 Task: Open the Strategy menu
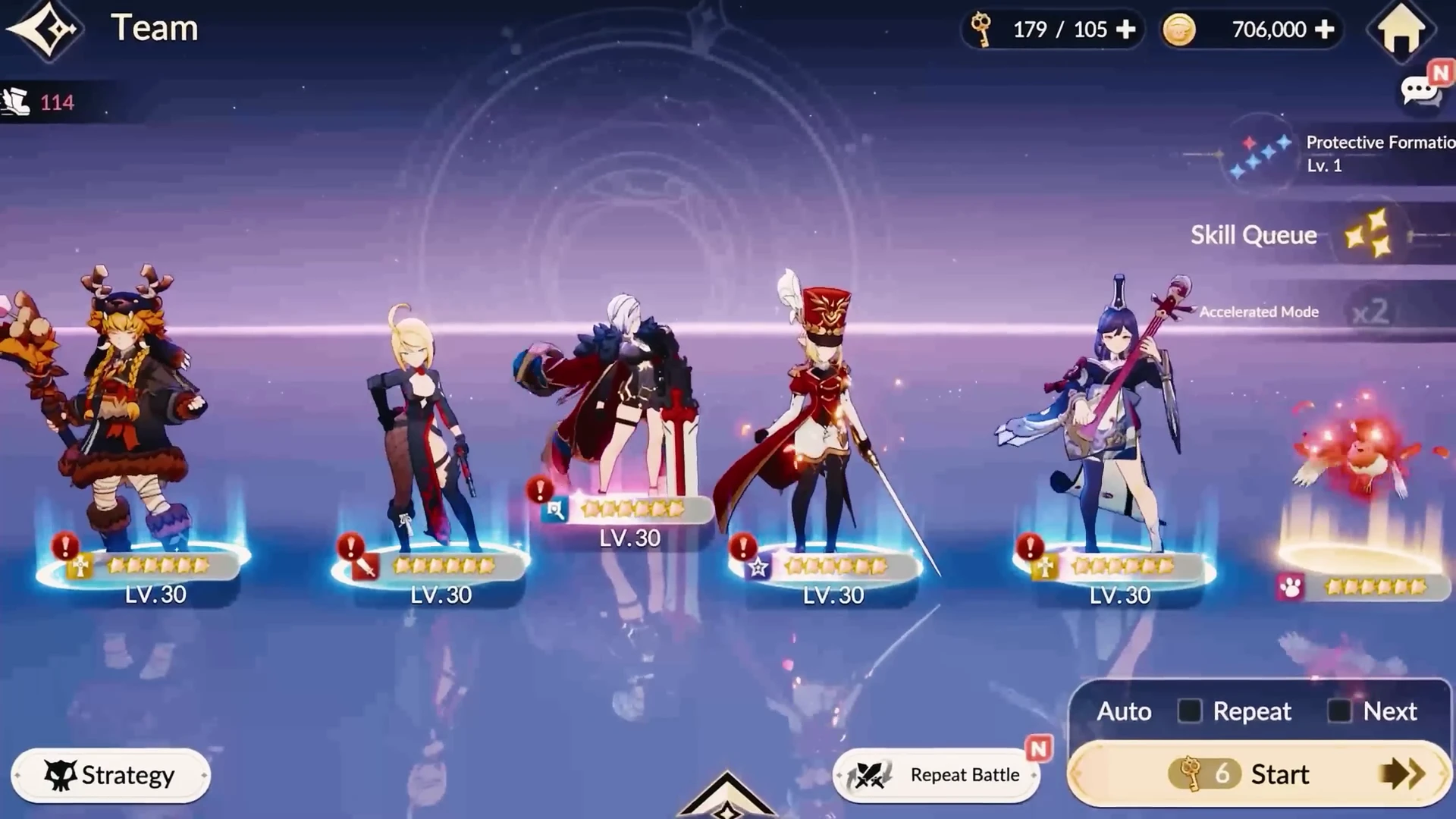pos(111,775)
